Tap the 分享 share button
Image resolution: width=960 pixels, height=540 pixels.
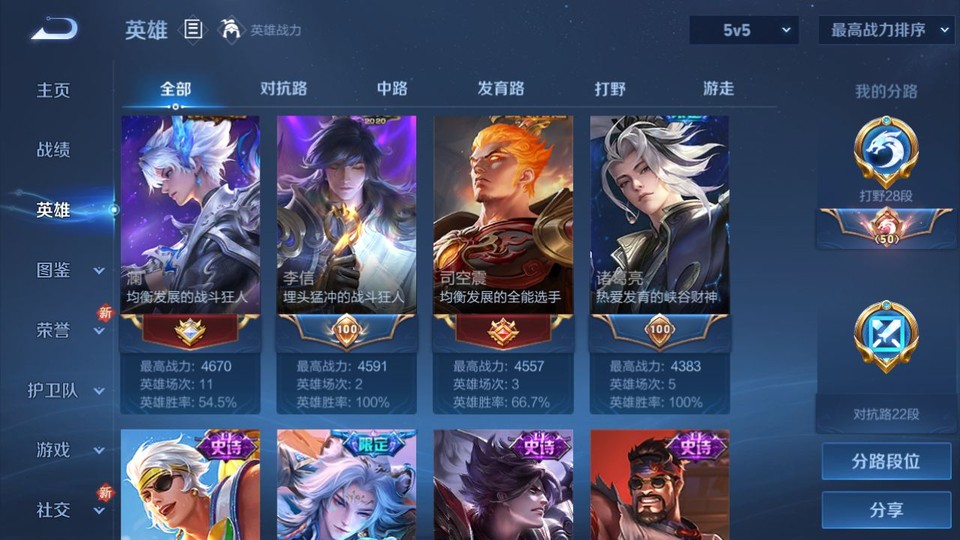(x=886, y=510)
